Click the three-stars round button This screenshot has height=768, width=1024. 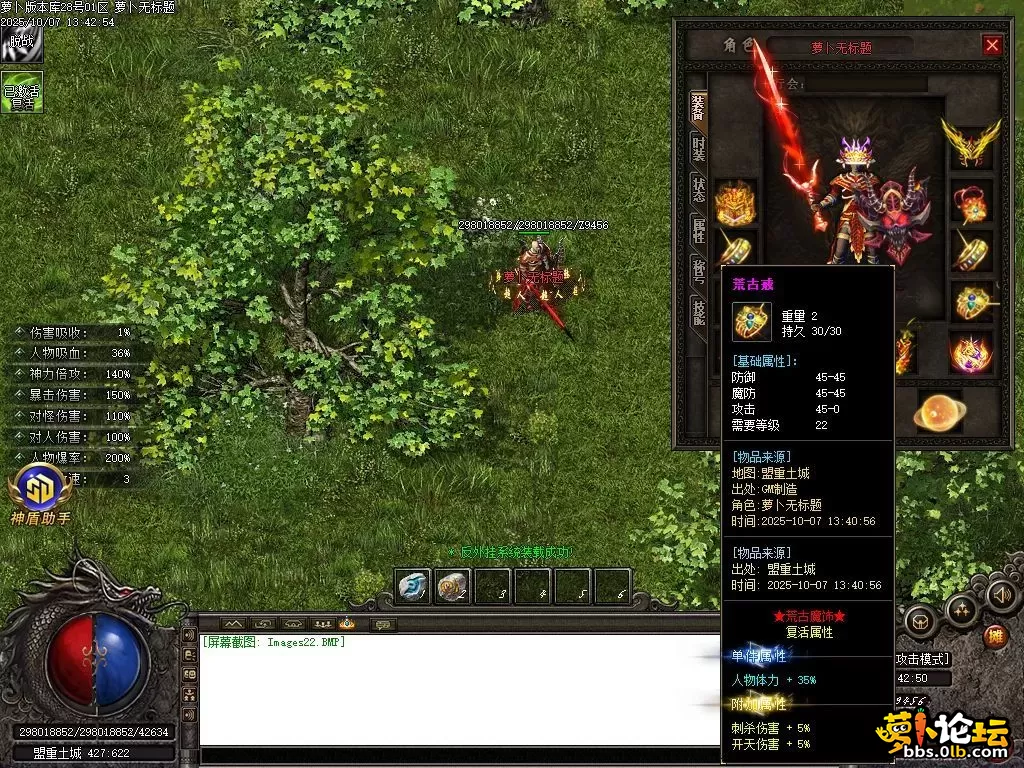[x=962, y=608]
